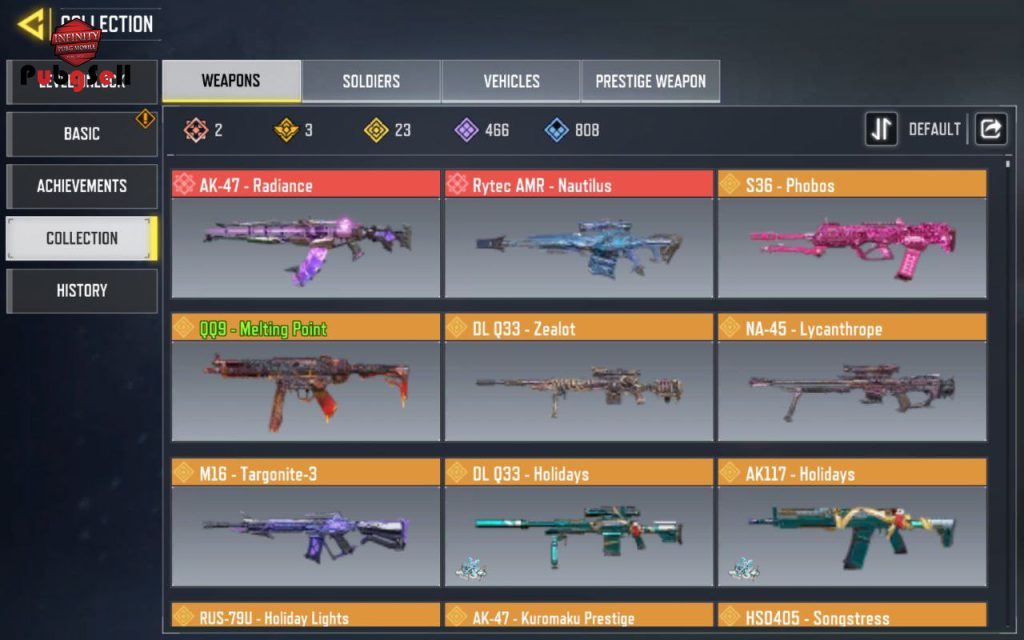
Task: Toggle the Default sort order button
Action: click(x=881, y=129)
